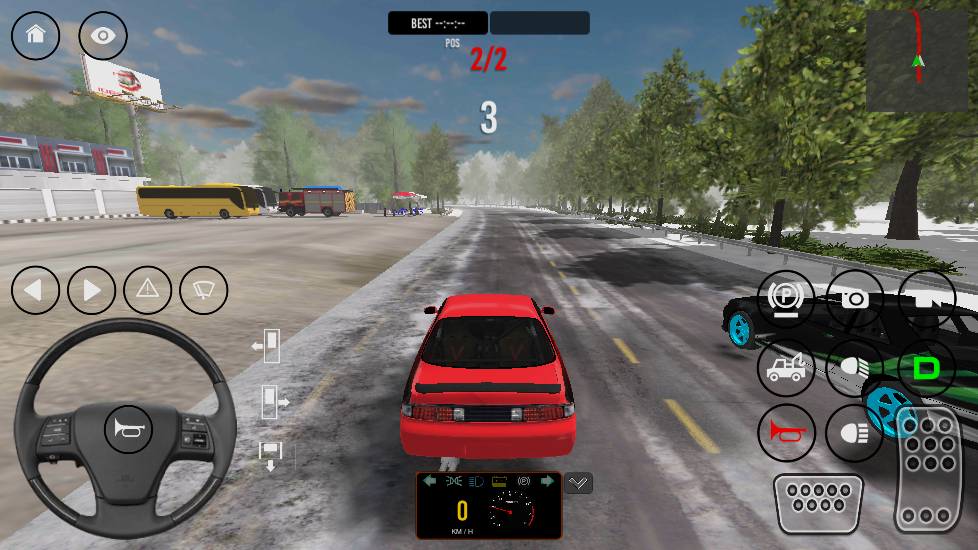Step on the gas pedal

pyautogui.click(x=928, y=468)
